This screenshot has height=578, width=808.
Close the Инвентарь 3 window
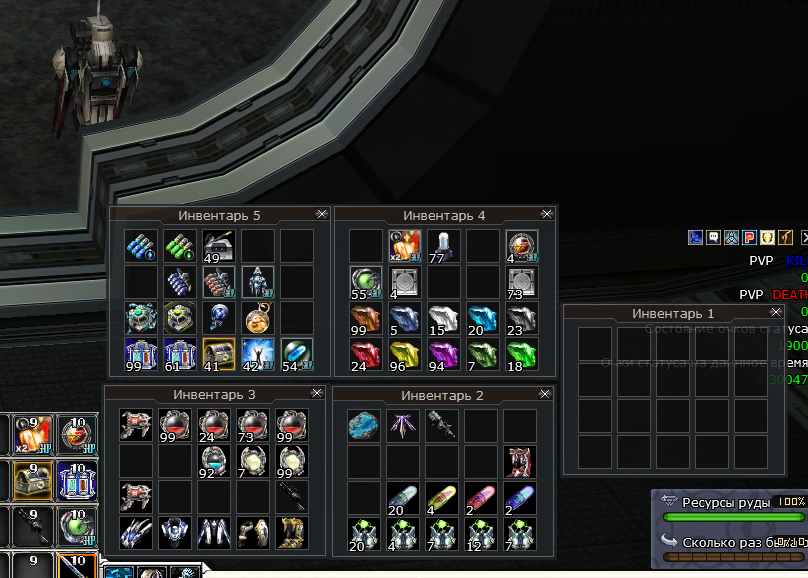click(x=318, y=394)
